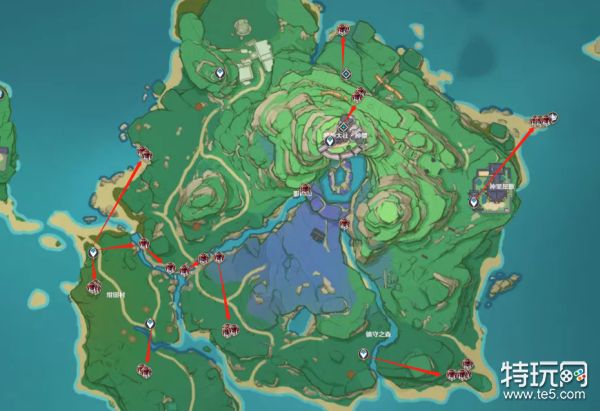Select the teleport waypoint beside 镇守之森 label

tap(364, 353)
